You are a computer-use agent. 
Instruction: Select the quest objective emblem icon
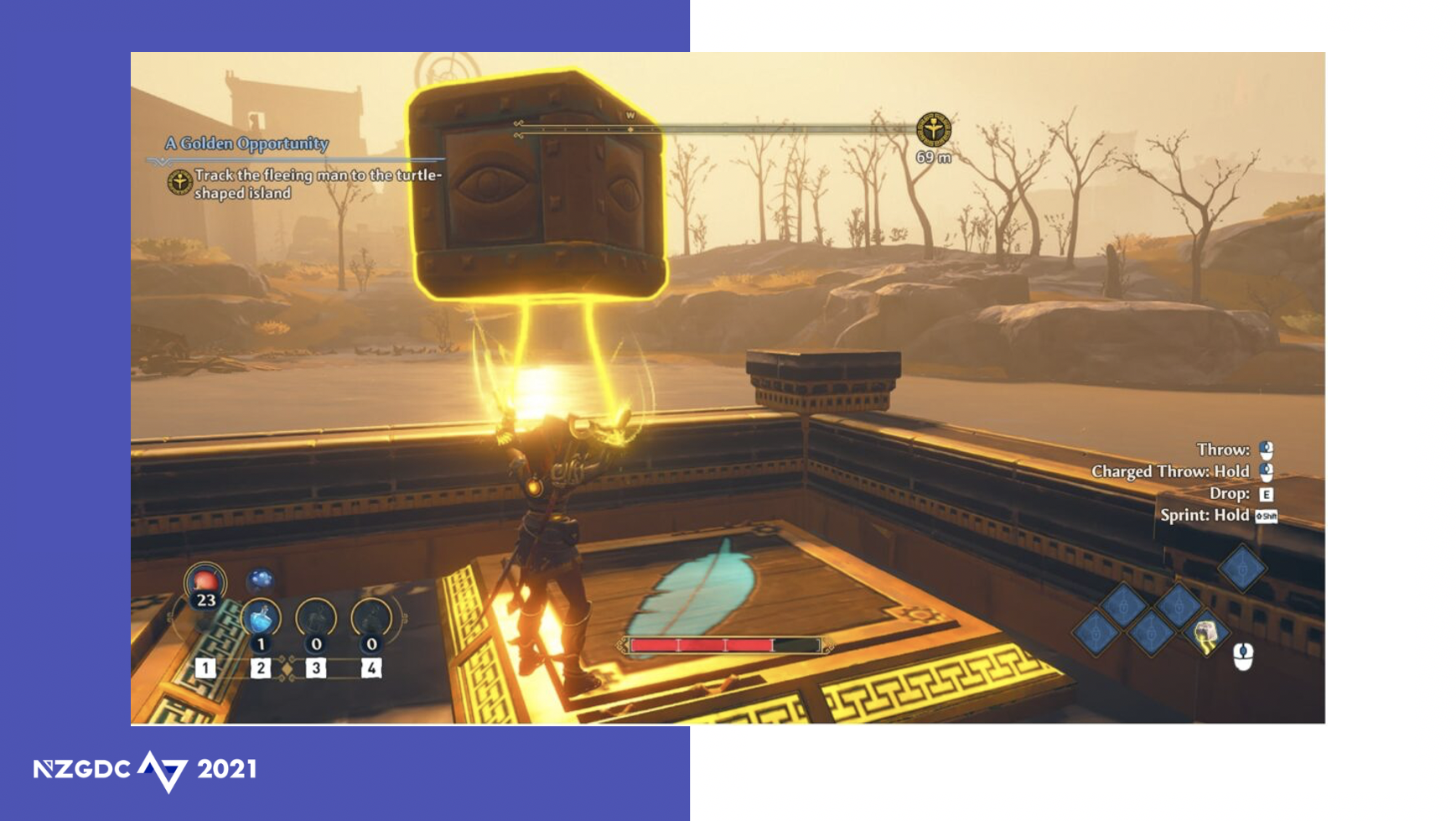[179, 182]
